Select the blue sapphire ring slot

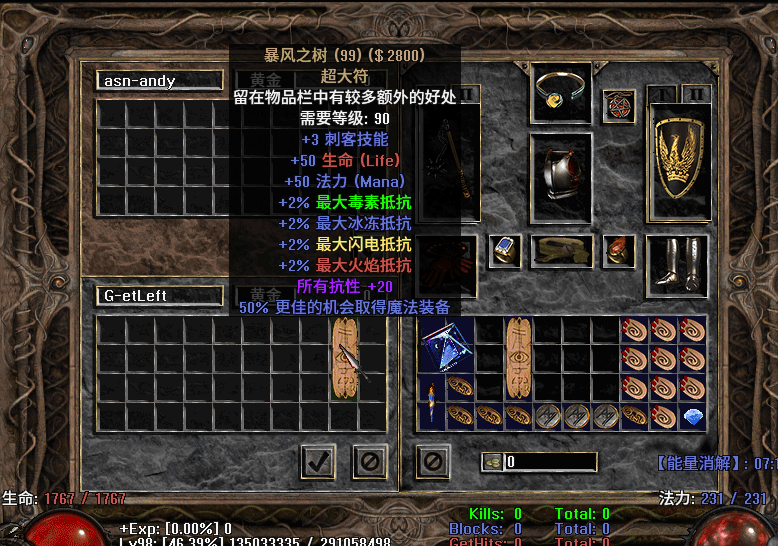tap(505, 250)
